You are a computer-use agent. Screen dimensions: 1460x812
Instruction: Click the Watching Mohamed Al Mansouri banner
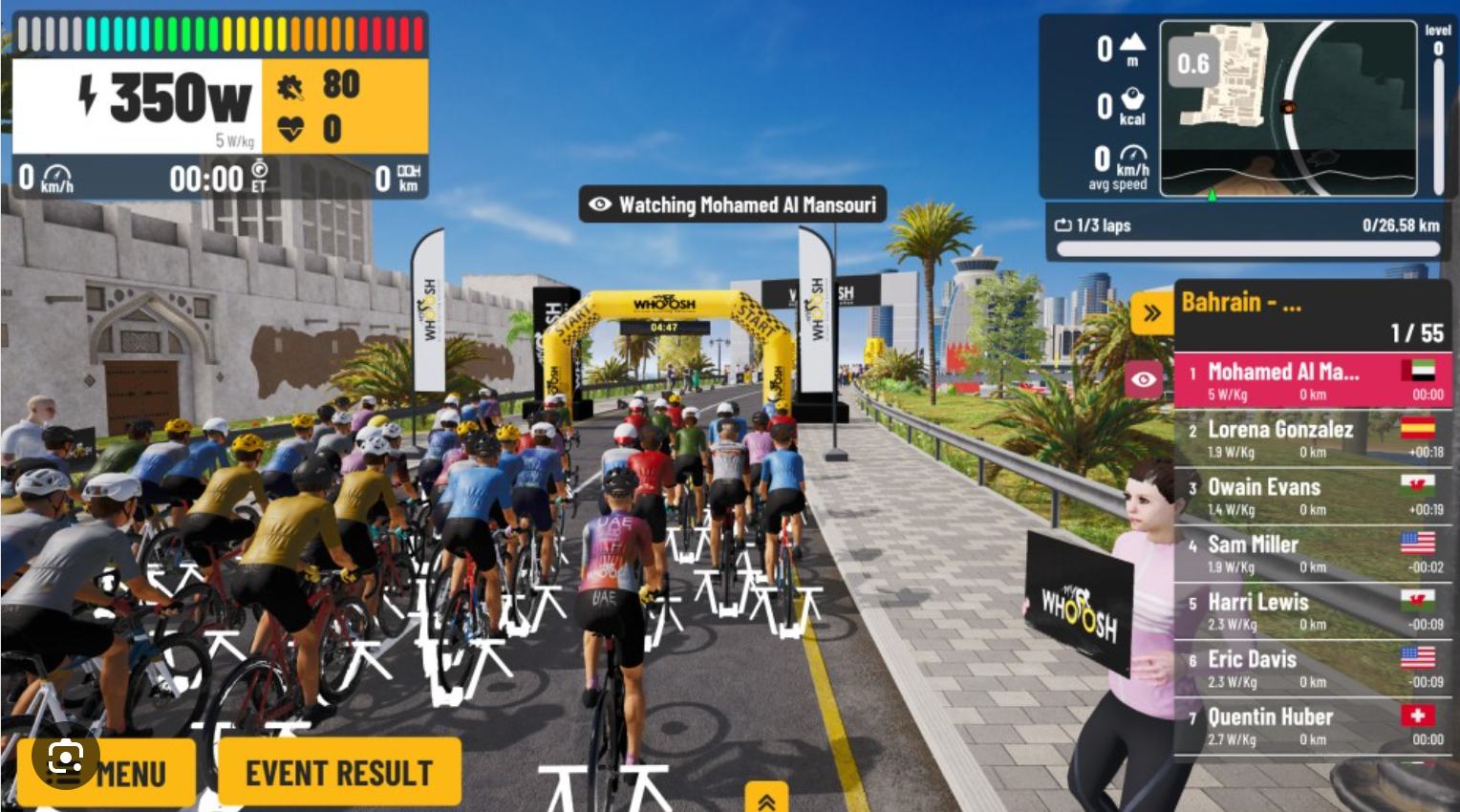(x=732, y=204)
